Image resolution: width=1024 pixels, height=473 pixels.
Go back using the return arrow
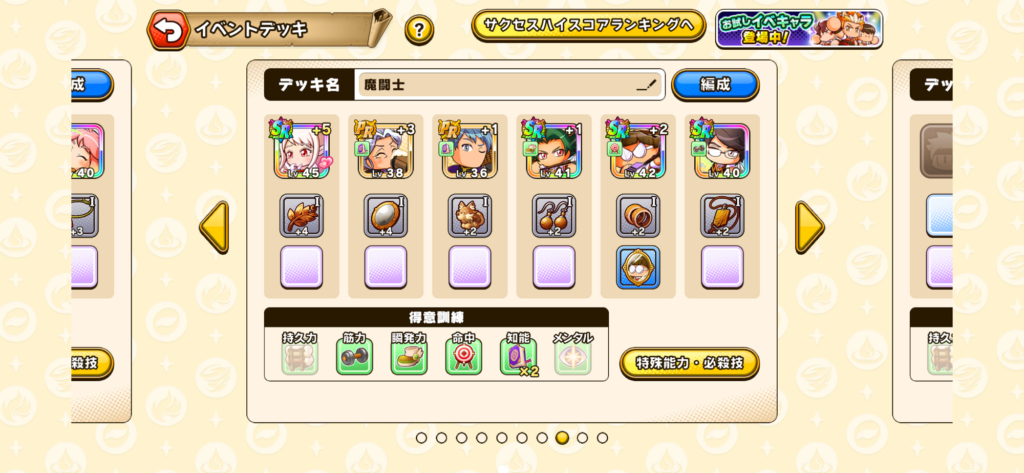169,30
